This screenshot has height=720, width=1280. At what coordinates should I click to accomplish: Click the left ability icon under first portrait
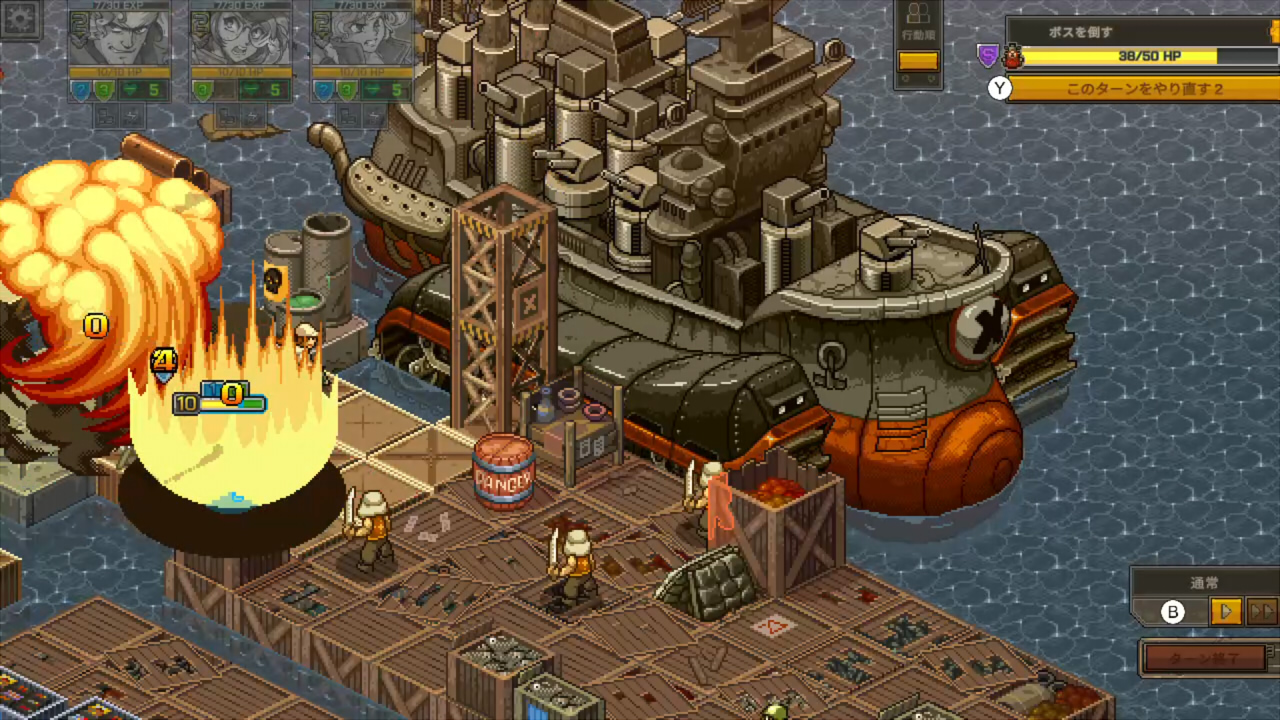[x=106, y=117]
